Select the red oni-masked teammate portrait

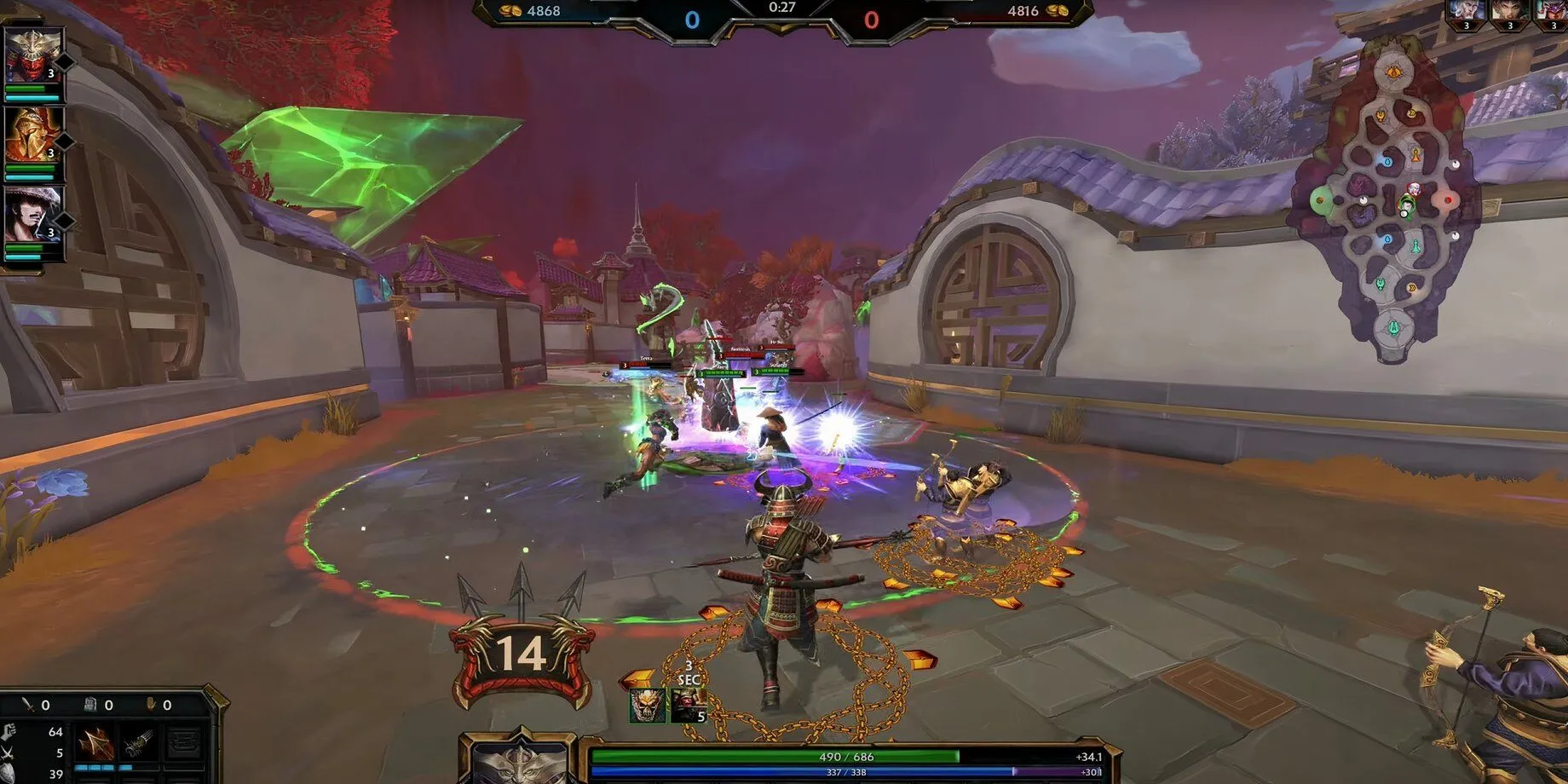point(34,55)
